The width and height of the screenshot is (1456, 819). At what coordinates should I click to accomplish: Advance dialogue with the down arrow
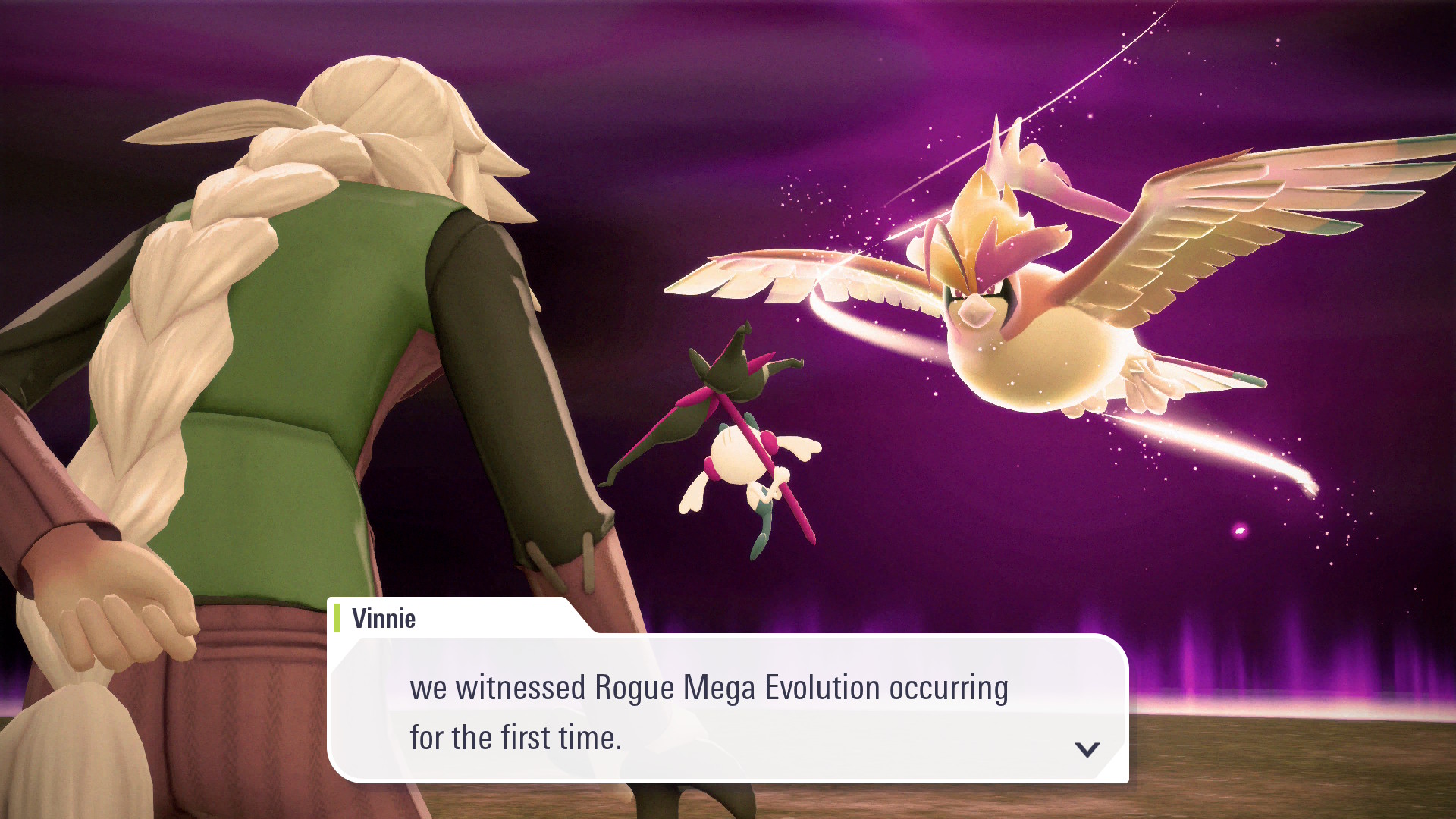[1087, 749]
